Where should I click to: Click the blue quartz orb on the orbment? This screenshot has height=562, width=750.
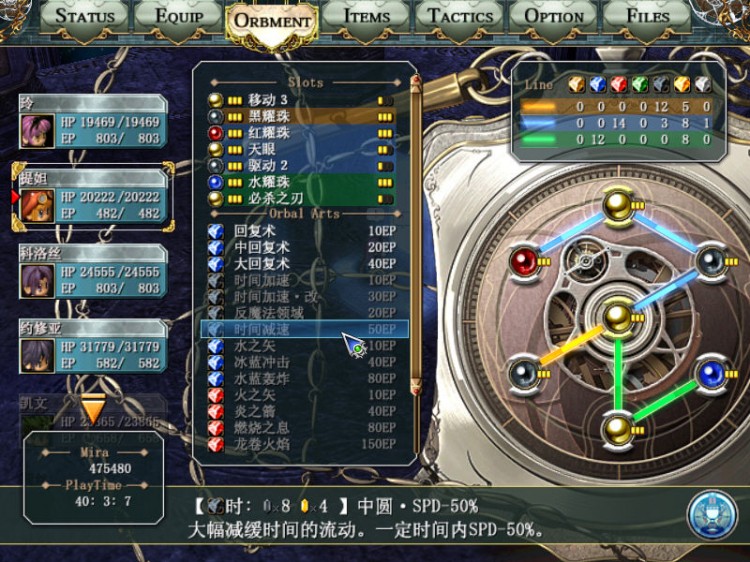[x=711, y=374]
